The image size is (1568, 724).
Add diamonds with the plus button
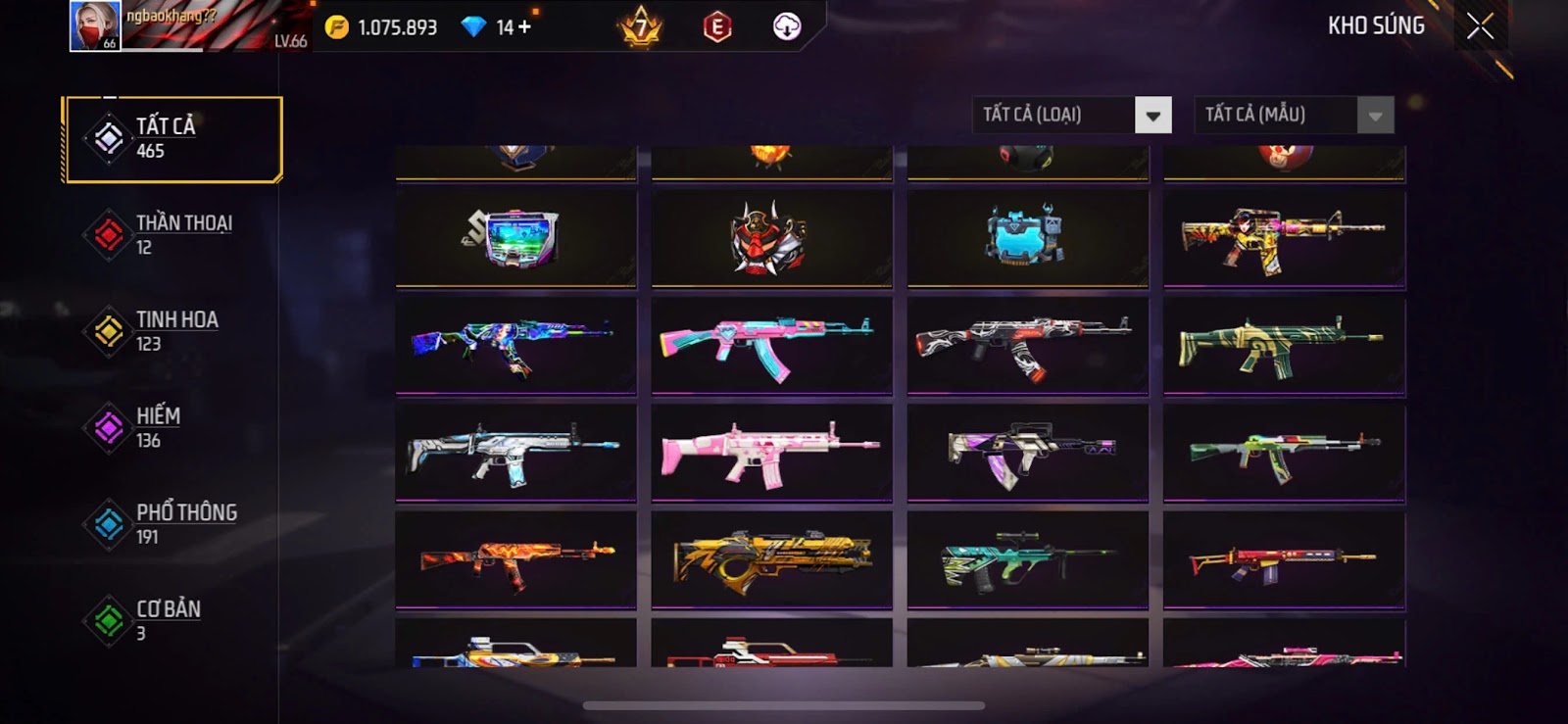coord(525,27)
